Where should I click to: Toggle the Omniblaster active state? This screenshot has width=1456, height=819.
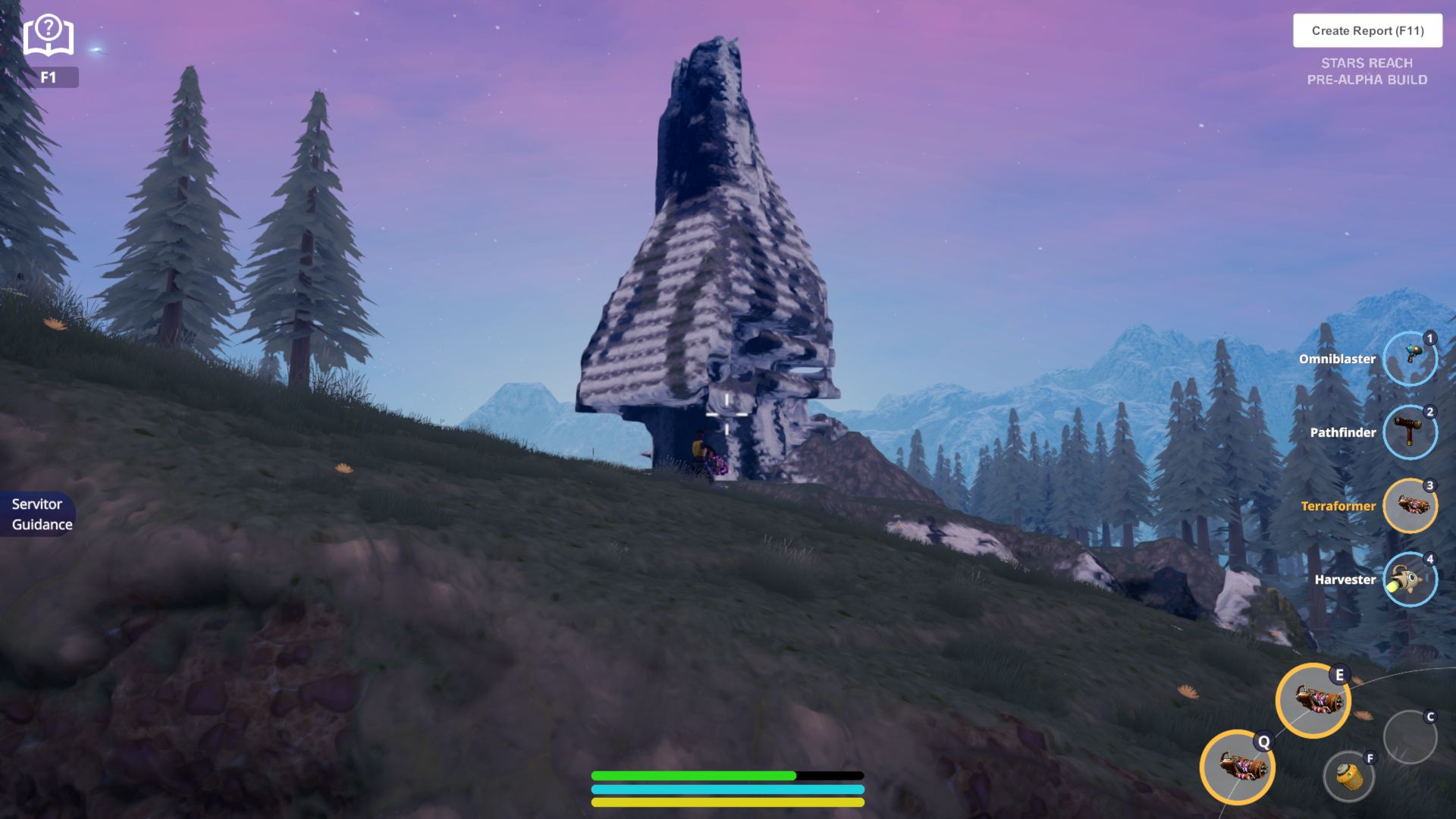(x=1410, y=358)
